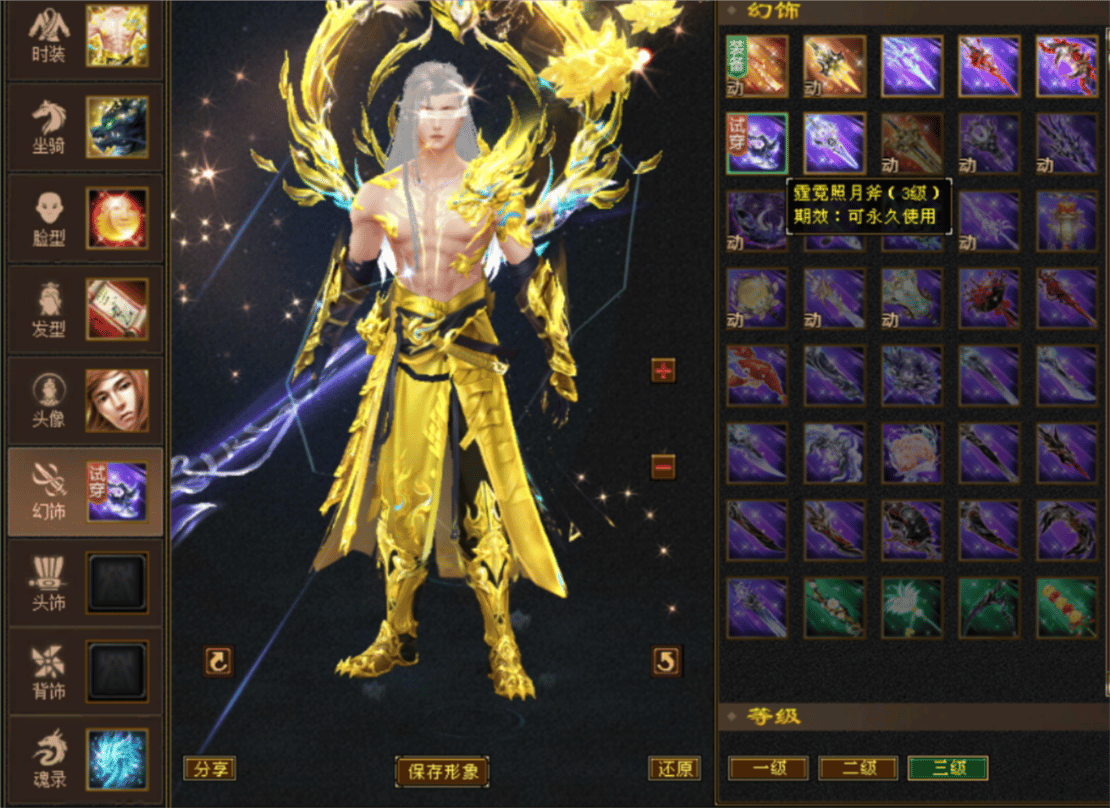Zoom in with the red plus button
Image resolution: width=1110 pixels, height=808 pixels.
(663, 370)
